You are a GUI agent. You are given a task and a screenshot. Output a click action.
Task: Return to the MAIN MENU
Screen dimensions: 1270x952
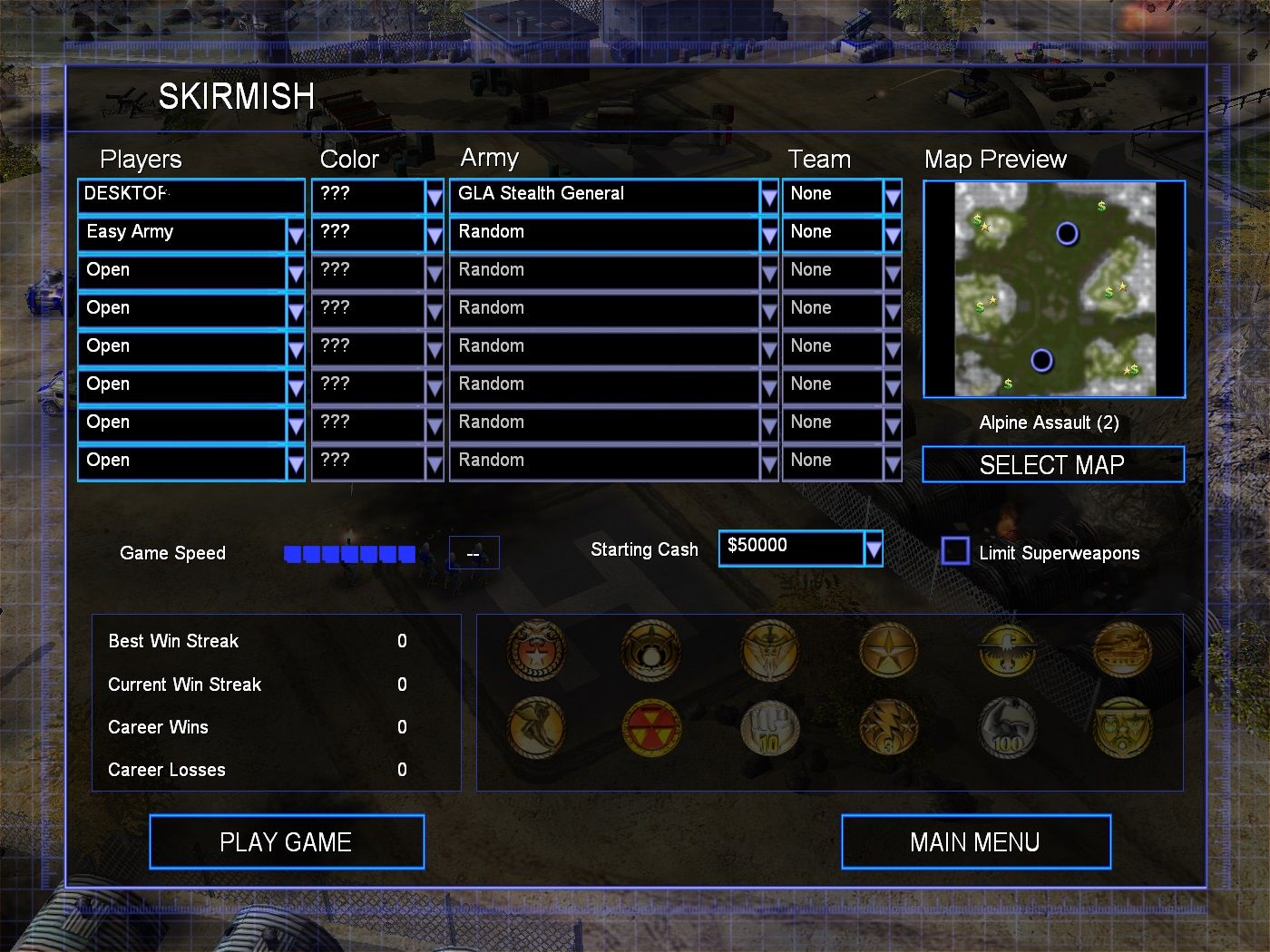pos(975,842)
